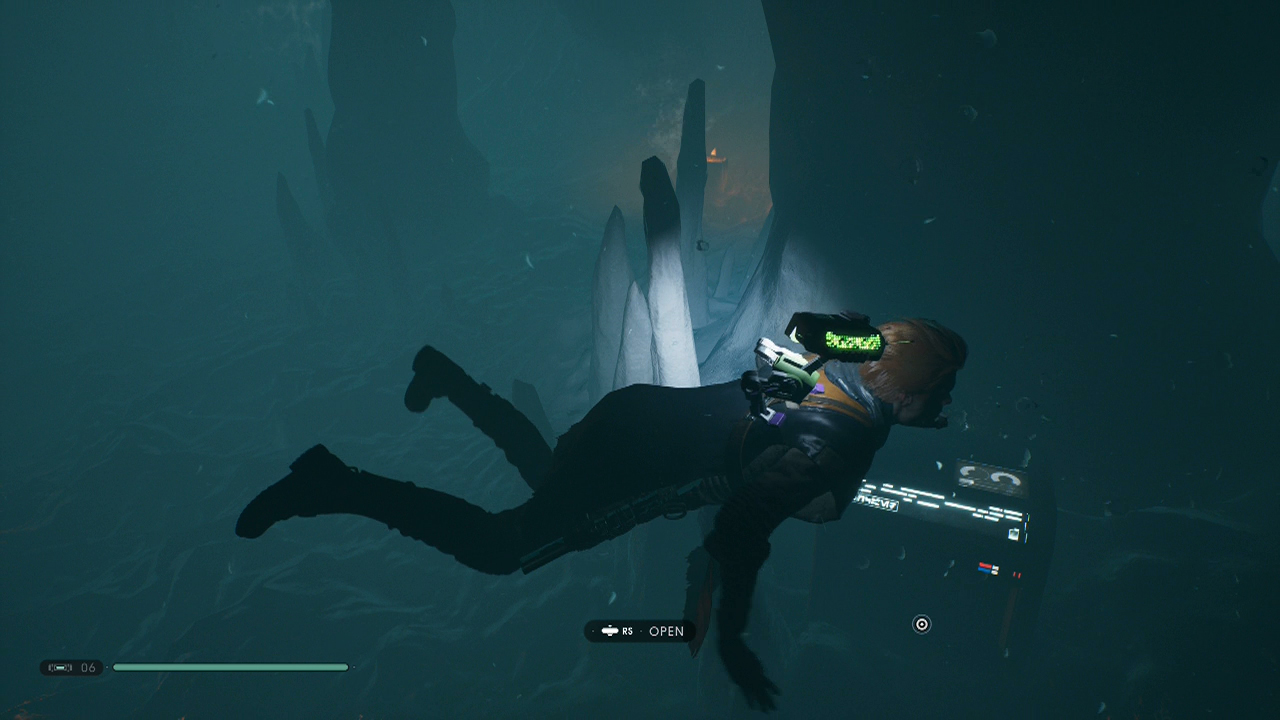Select the circular interaction marker on the chest
Screen dimensions: 1280x720
pyautogui.click(x=921, y=625)
